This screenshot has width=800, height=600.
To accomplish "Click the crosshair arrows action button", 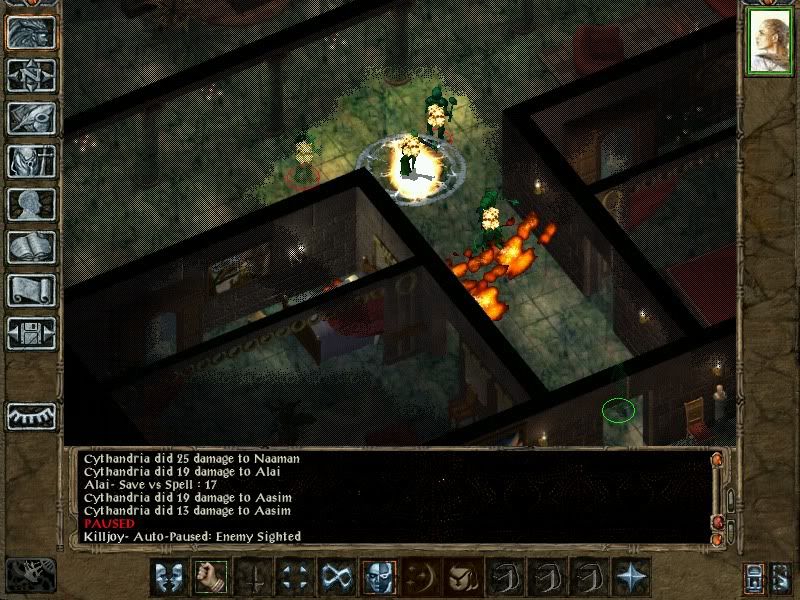I will (x=294, y=577).
